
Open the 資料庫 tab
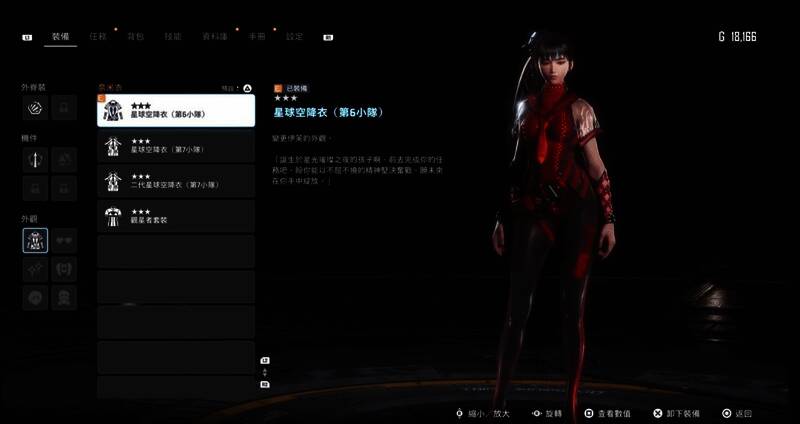pos(214,36)
